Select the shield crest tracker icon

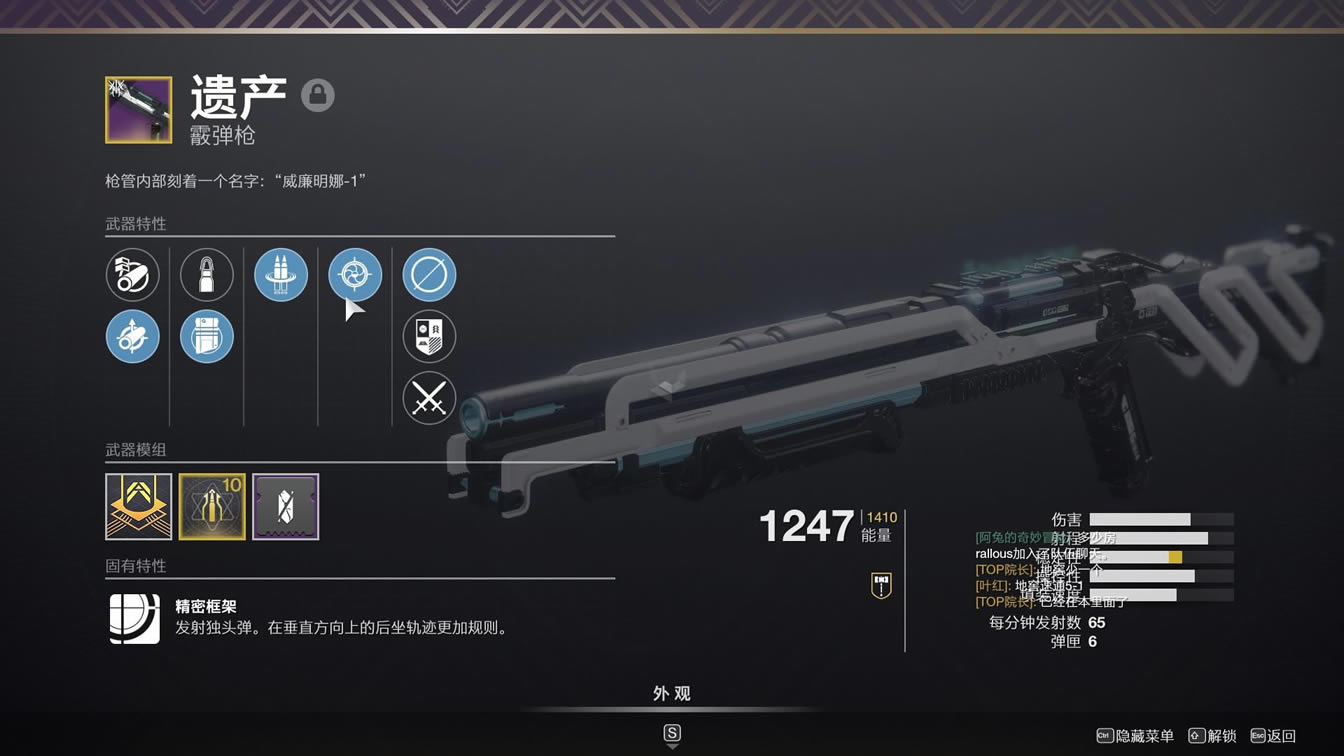click(429, 337)
